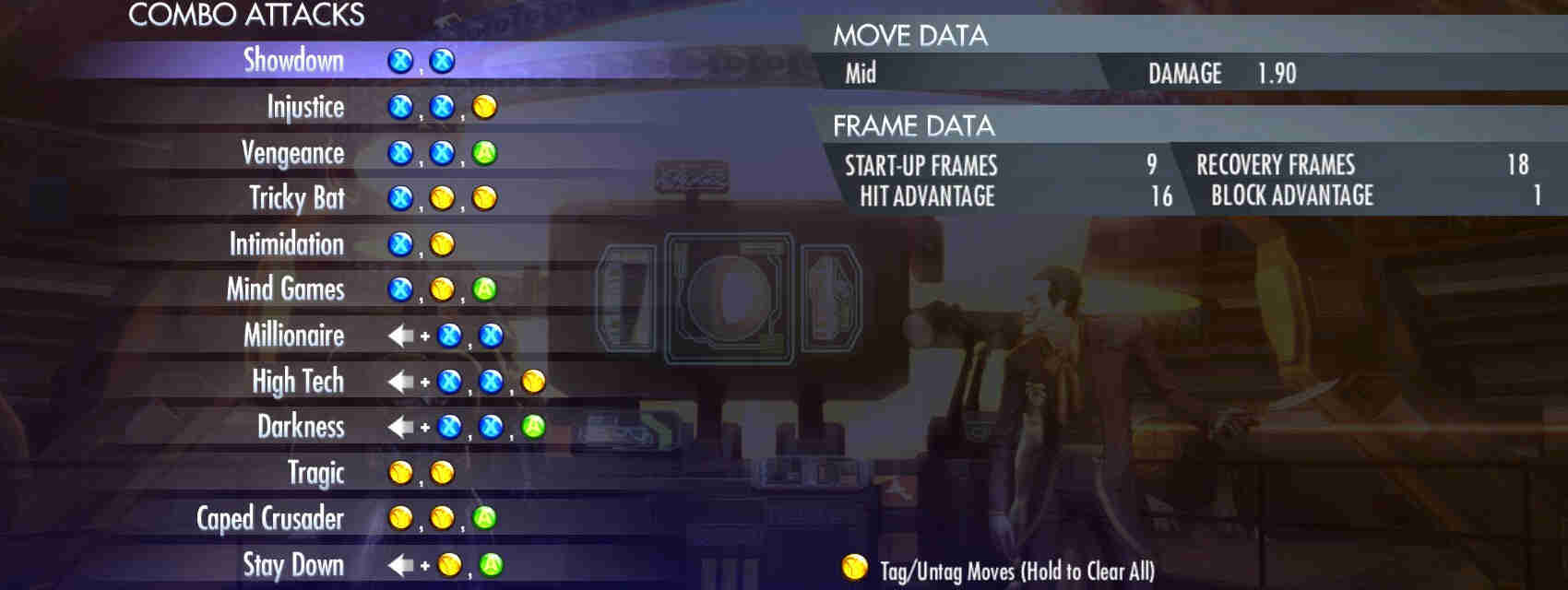Select the Showdown combo attack

click(x=293, y=61)
